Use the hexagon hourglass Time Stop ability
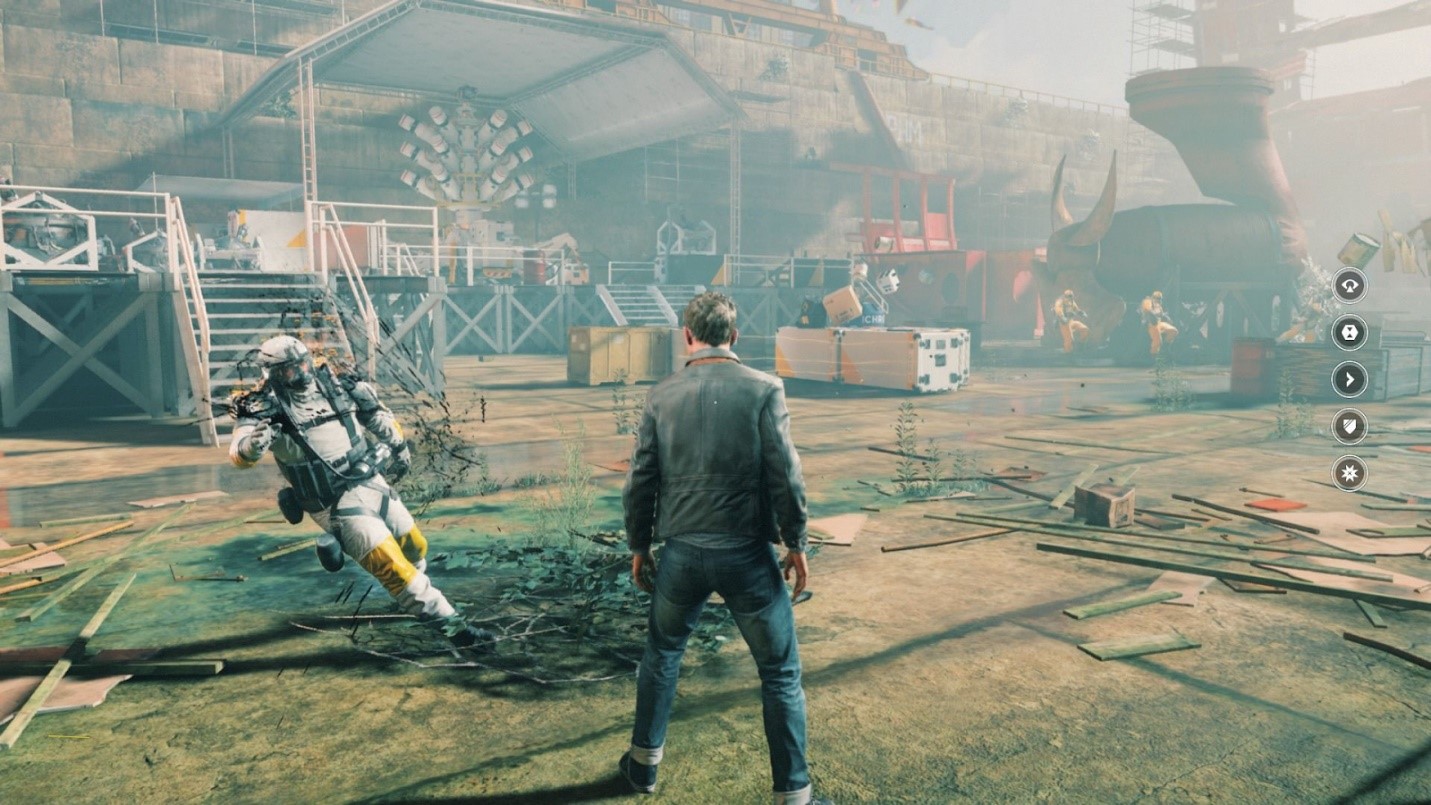 pyautogui.click(x=1350, y=332)
